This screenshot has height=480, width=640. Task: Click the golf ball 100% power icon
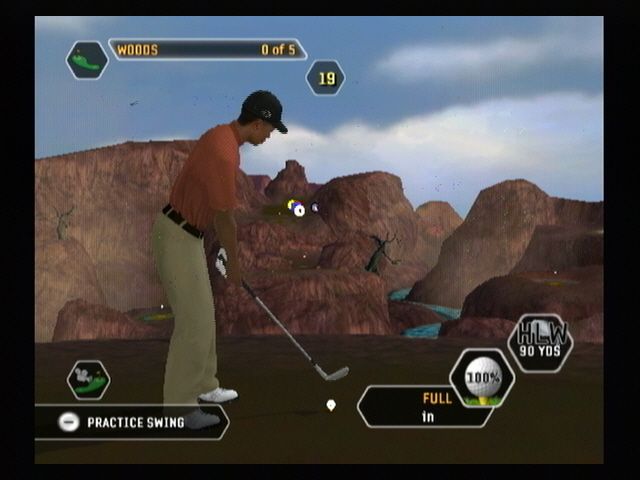click(482, 379)
